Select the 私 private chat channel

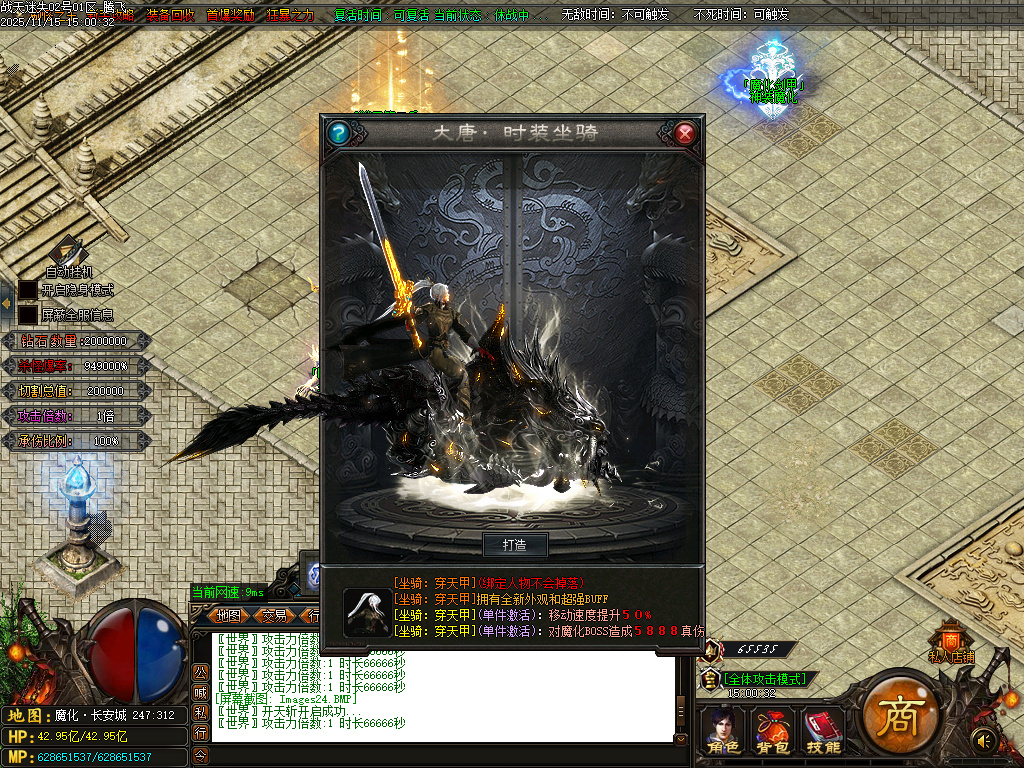pos(200,712)
